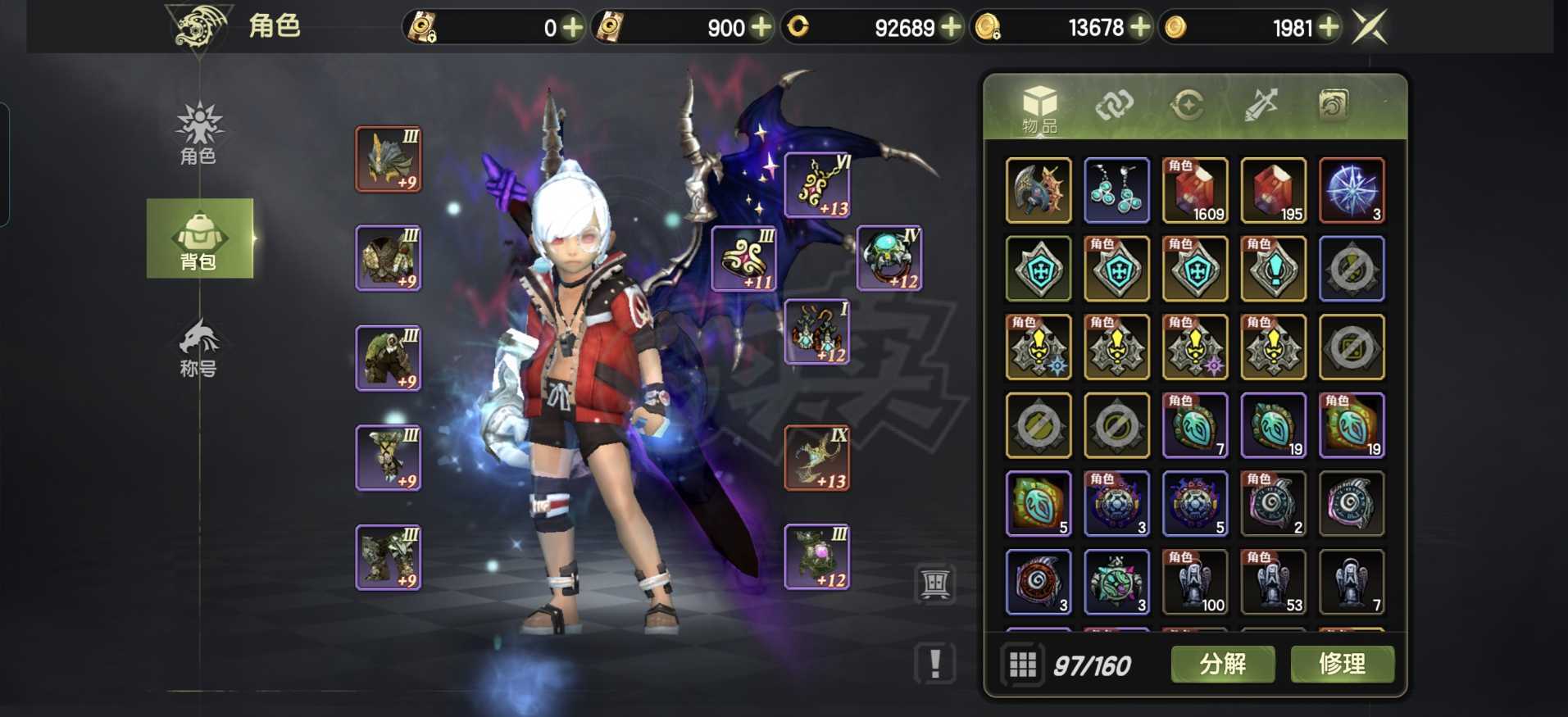The height and width of the screenshot is (717, 1568).
Task: Tap the plus beside the 900 currency
Action: (x=761, y=28)
